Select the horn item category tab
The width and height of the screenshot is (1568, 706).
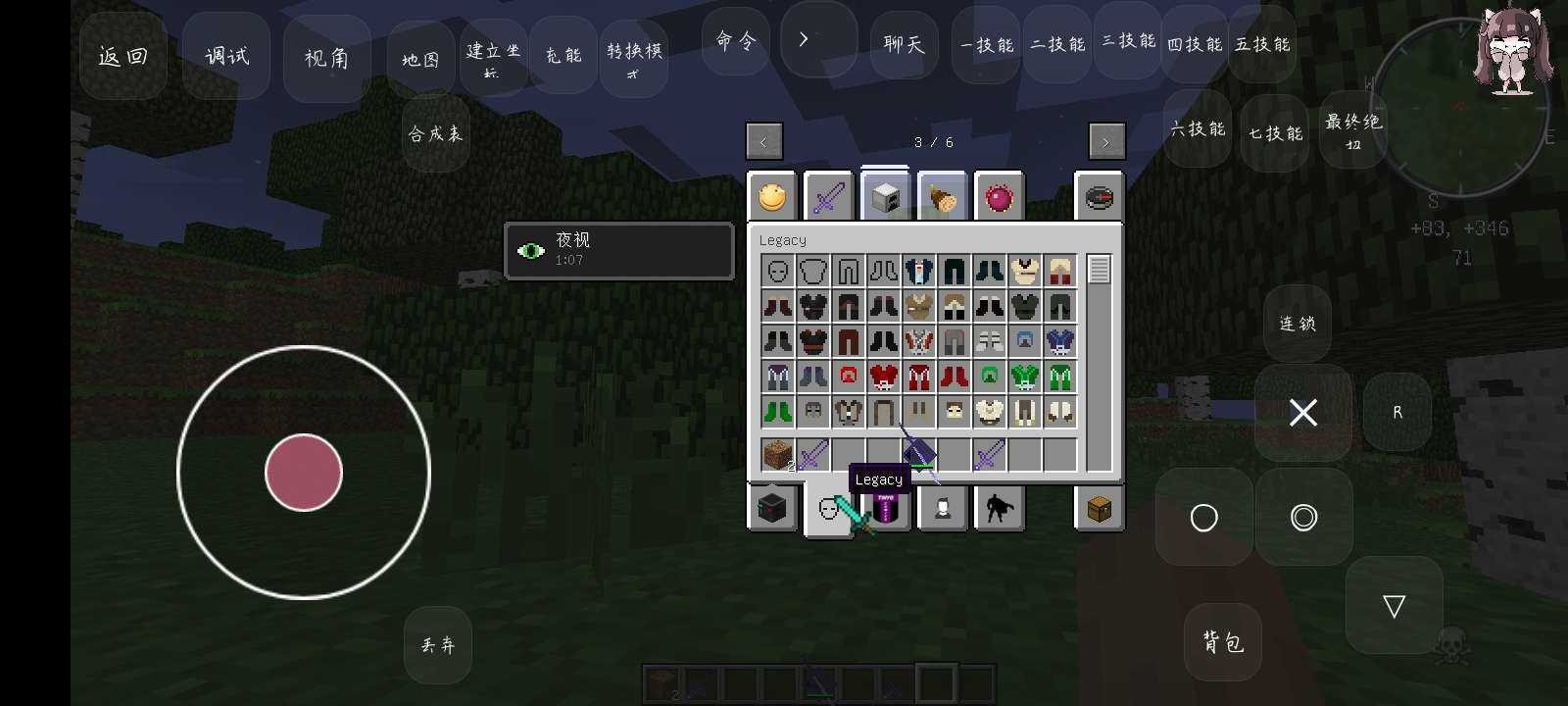point(941,196)
